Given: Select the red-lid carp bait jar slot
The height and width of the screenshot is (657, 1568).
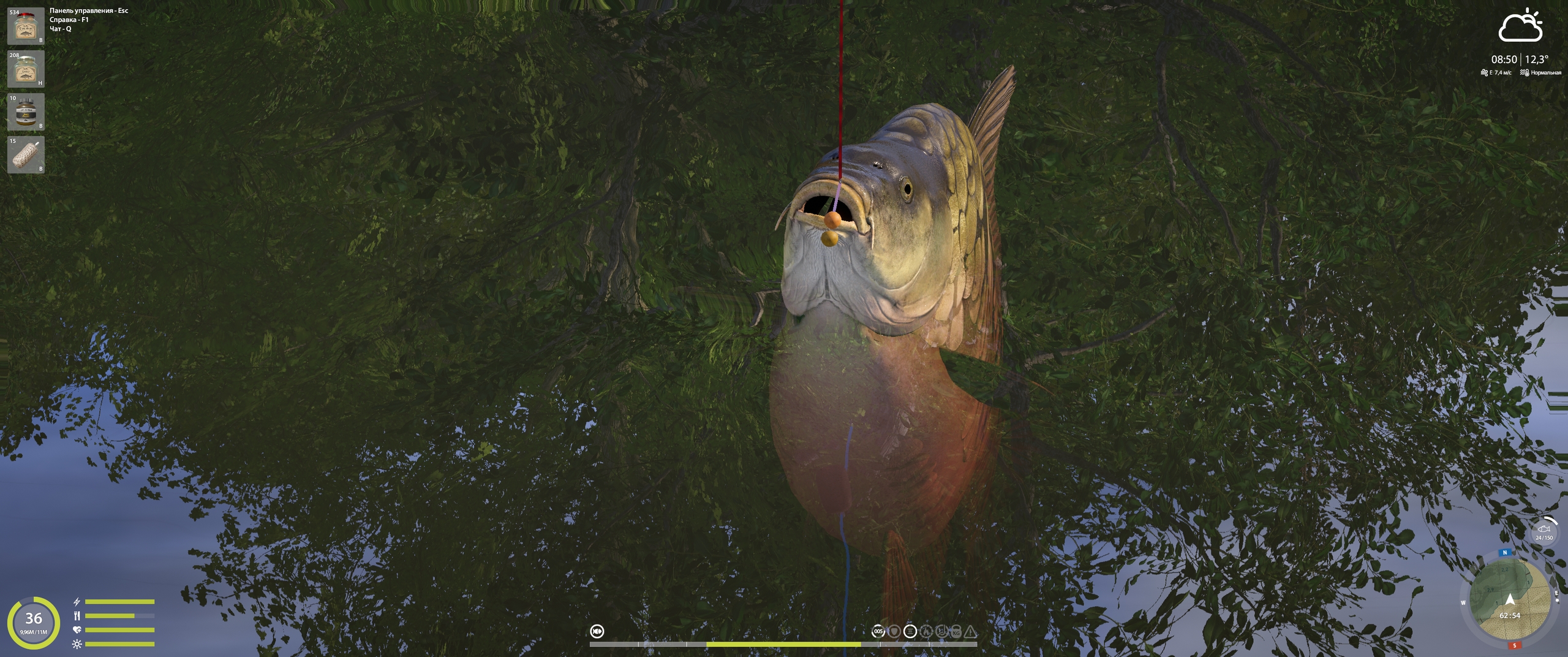Looking at the screenshot, I should (26, 26).
